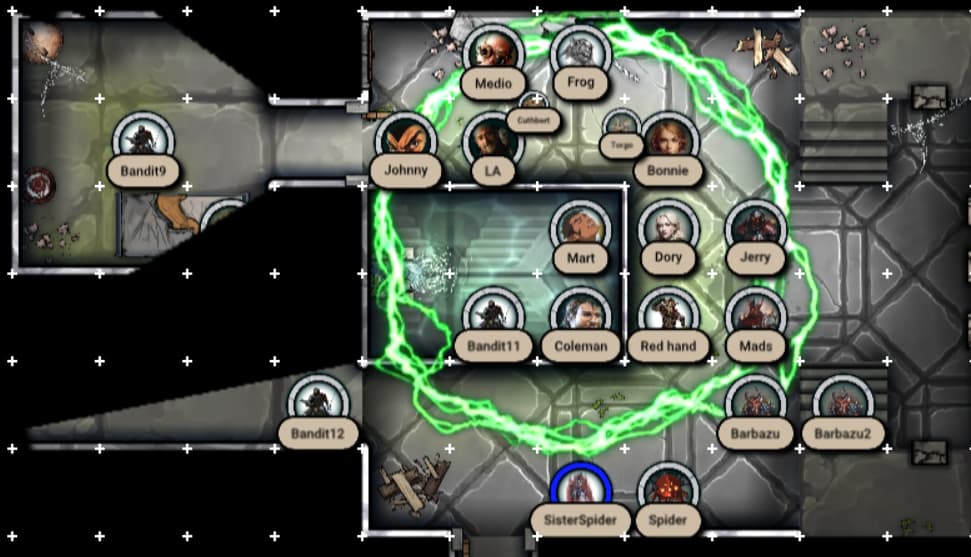
Task: Click the Jerry token
Action: pyautogui.click(x=755, y=229)
